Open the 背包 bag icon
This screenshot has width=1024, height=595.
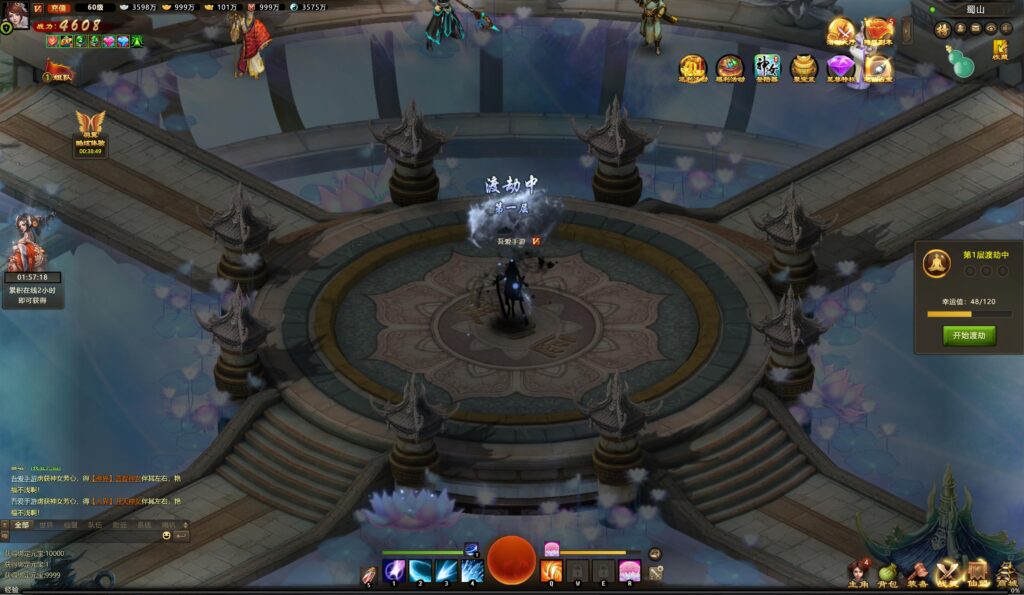pyautogui.click(x=888, y=573)
